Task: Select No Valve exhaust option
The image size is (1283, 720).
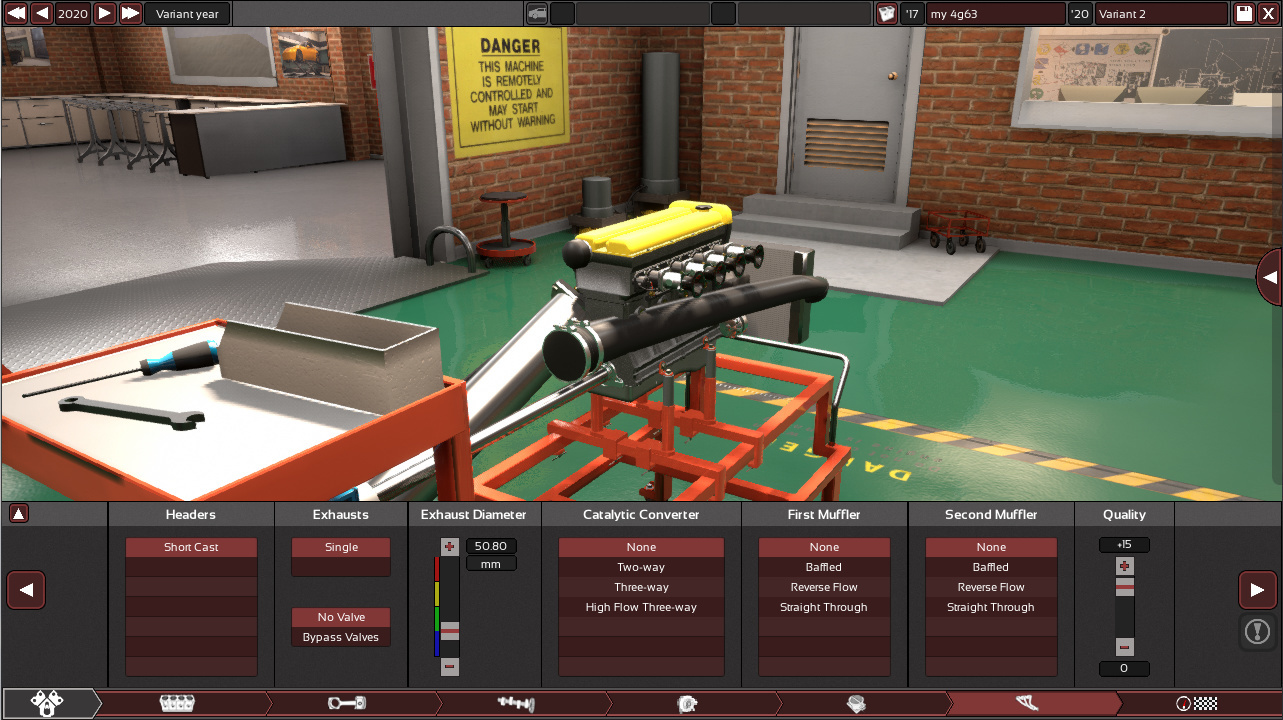Action: (341, 617)
